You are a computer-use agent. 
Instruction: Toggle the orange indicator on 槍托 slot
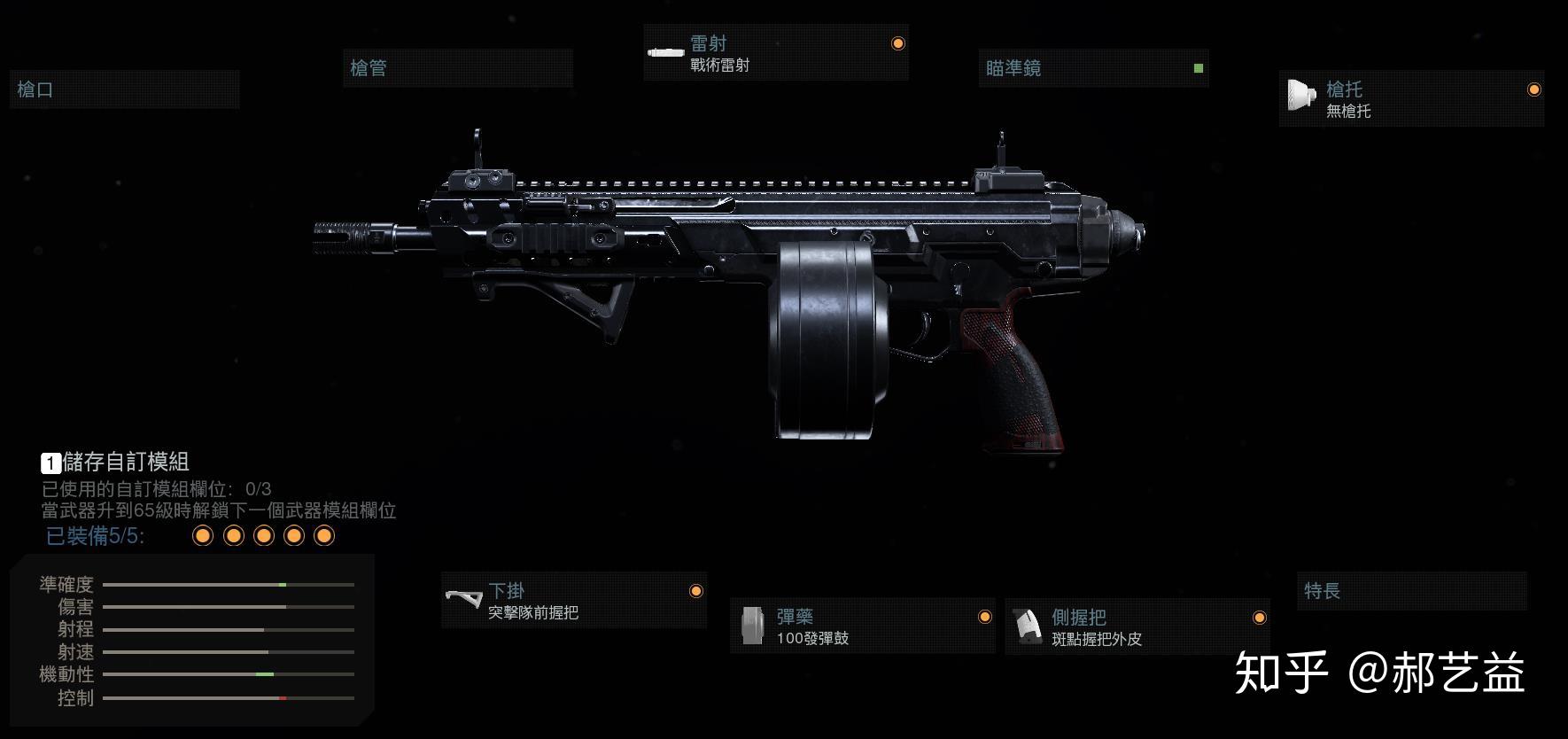(1535, 89)
